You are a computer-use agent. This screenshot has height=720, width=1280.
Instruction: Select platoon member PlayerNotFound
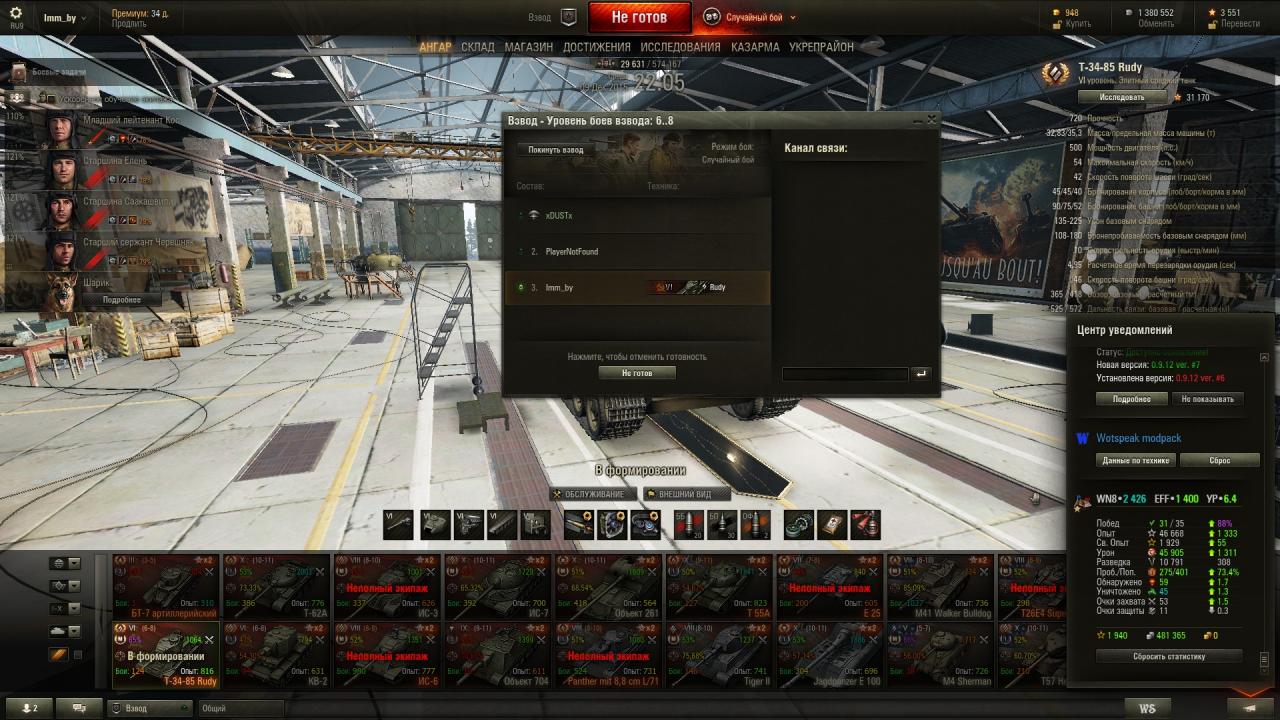tap(572, 252)
